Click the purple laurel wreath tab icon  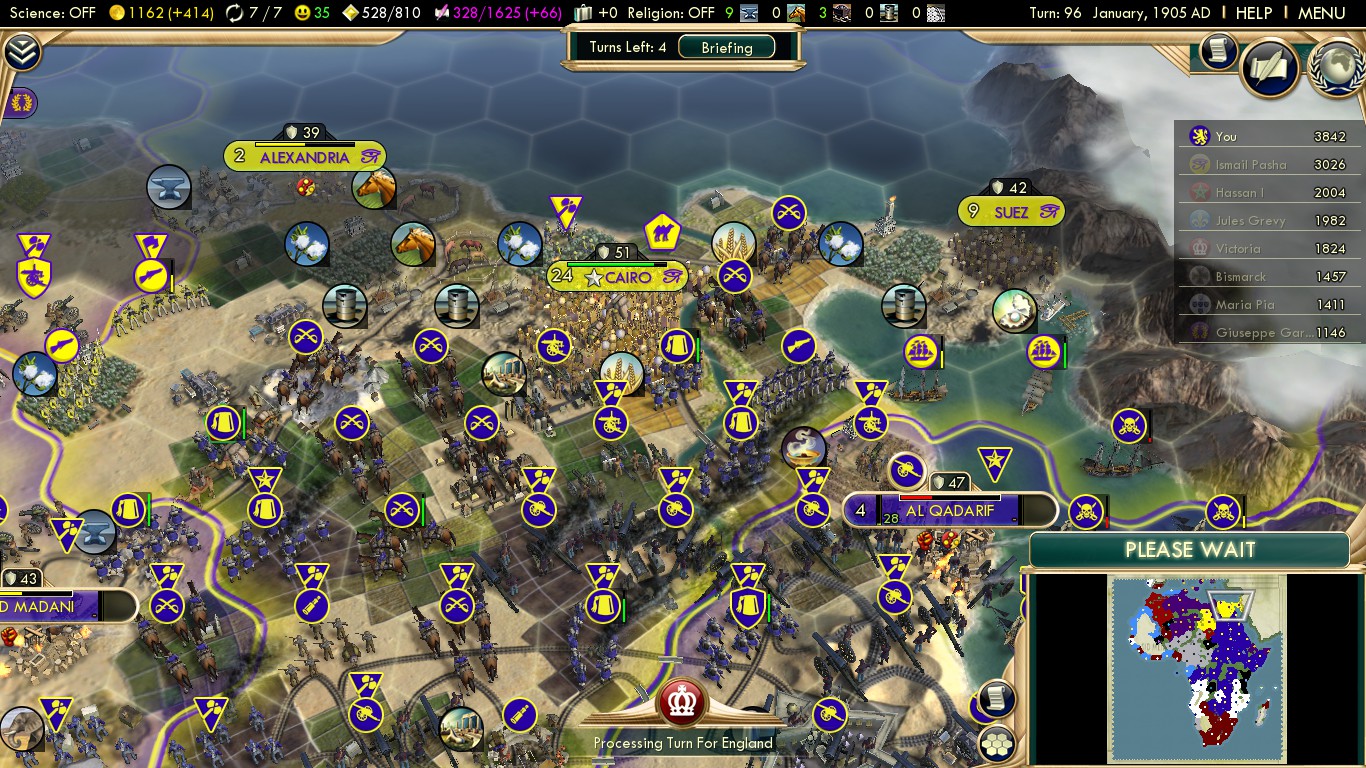click(x=21, y=101)
